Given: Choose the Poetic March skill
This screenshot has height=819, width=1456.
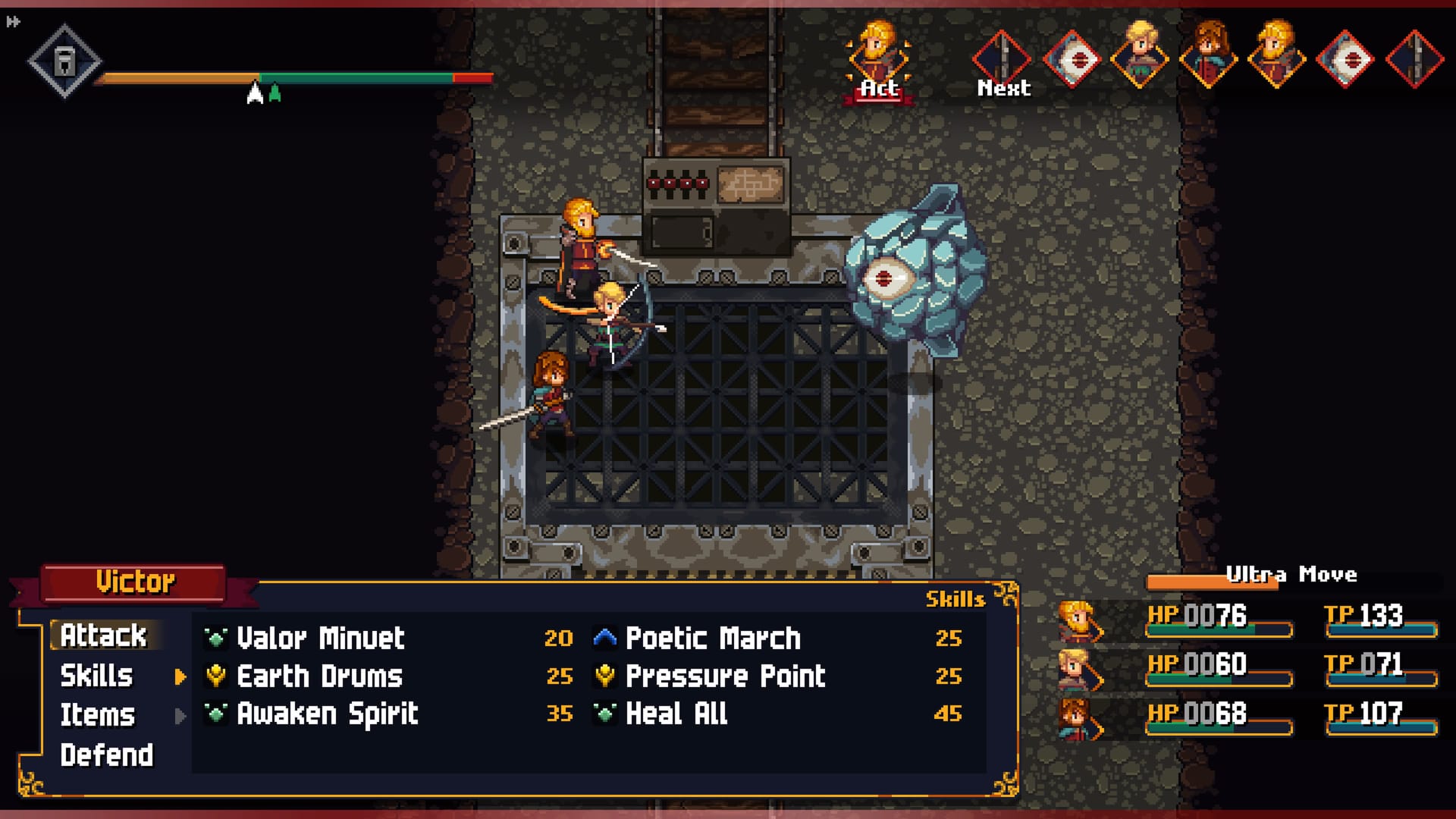Looking at the screenshot, I should click(x=713, y=639).
